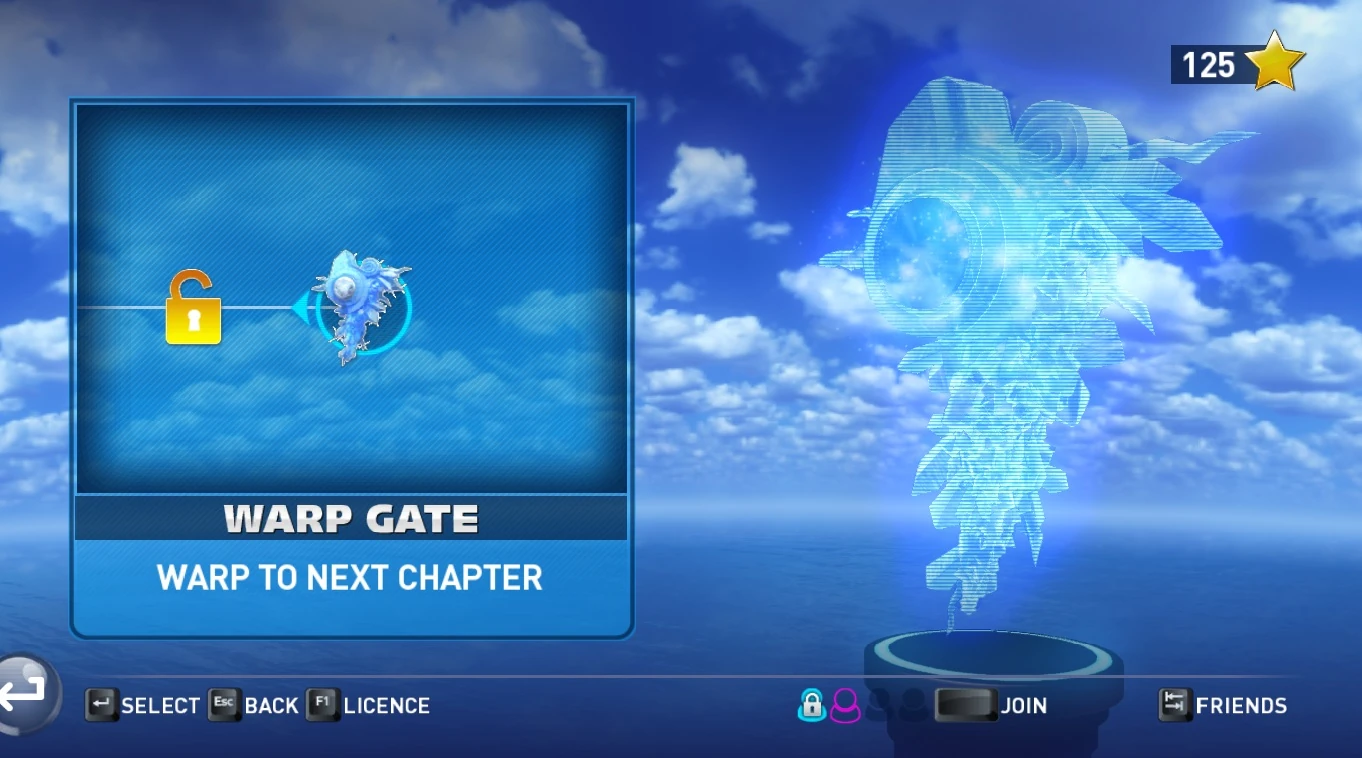1362x758 pixels.
Task: Move to the previous map node arrow
Action: 301,308
